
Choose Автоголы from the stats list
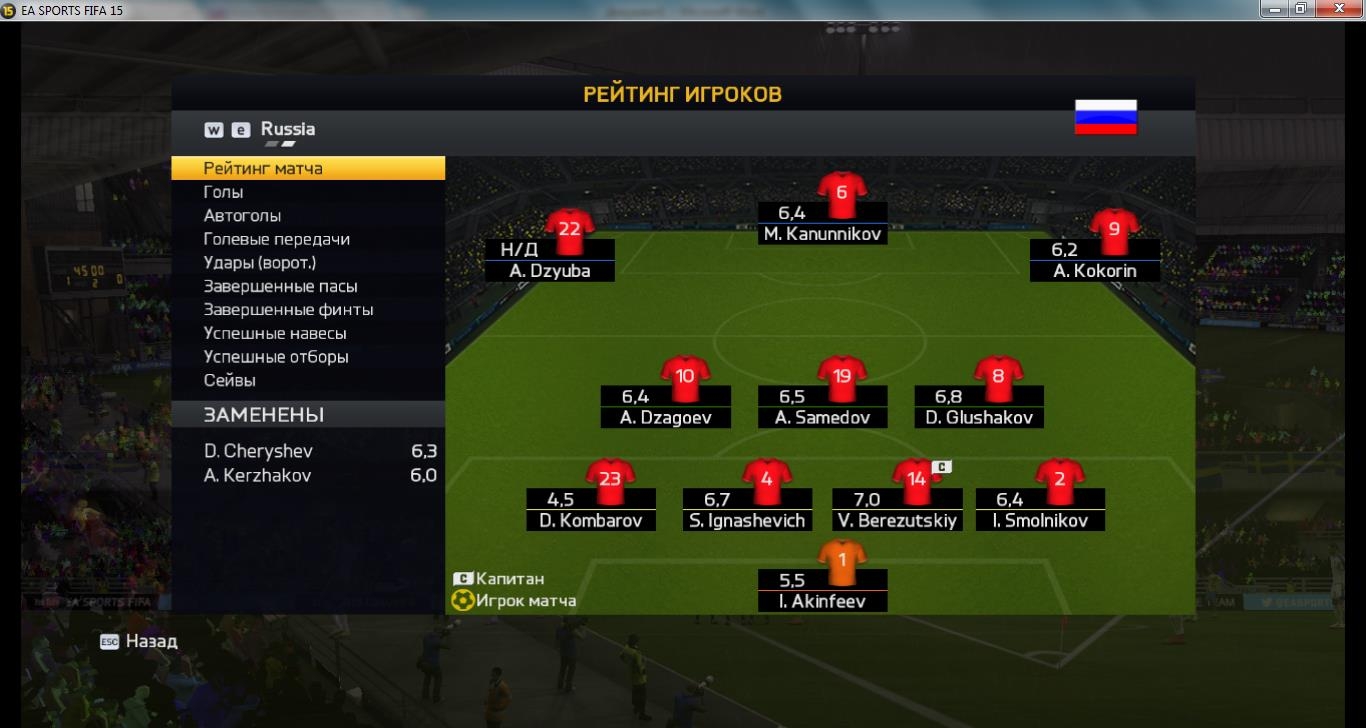click(243, 216)
